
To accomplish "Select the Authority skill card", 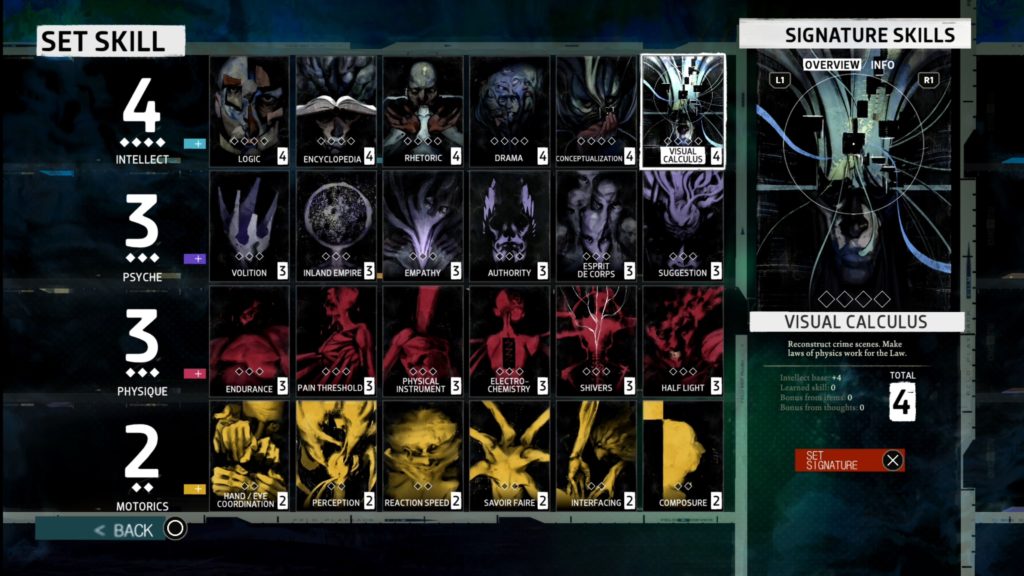I will click(509, 226).
